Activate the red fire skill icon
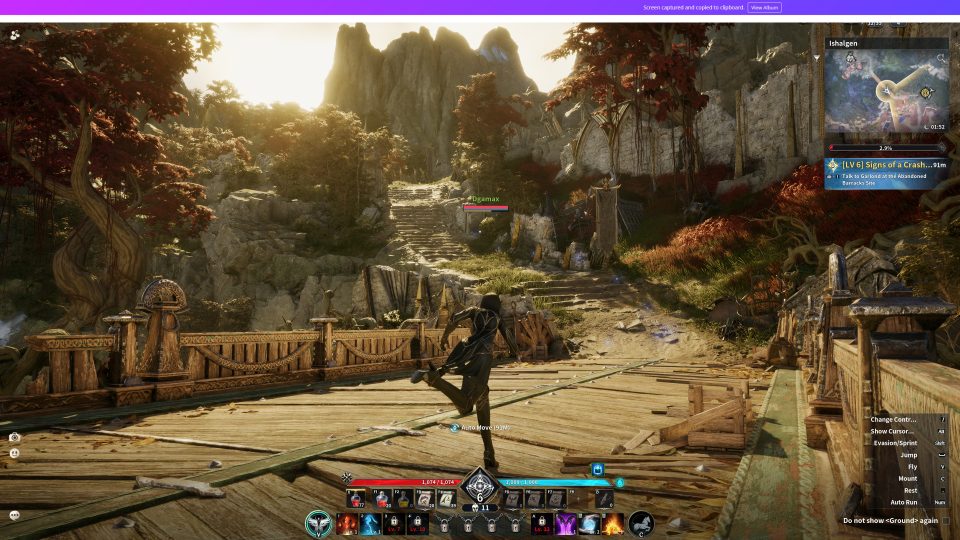Viewport: 960px width, 540px height. [347, 524]
